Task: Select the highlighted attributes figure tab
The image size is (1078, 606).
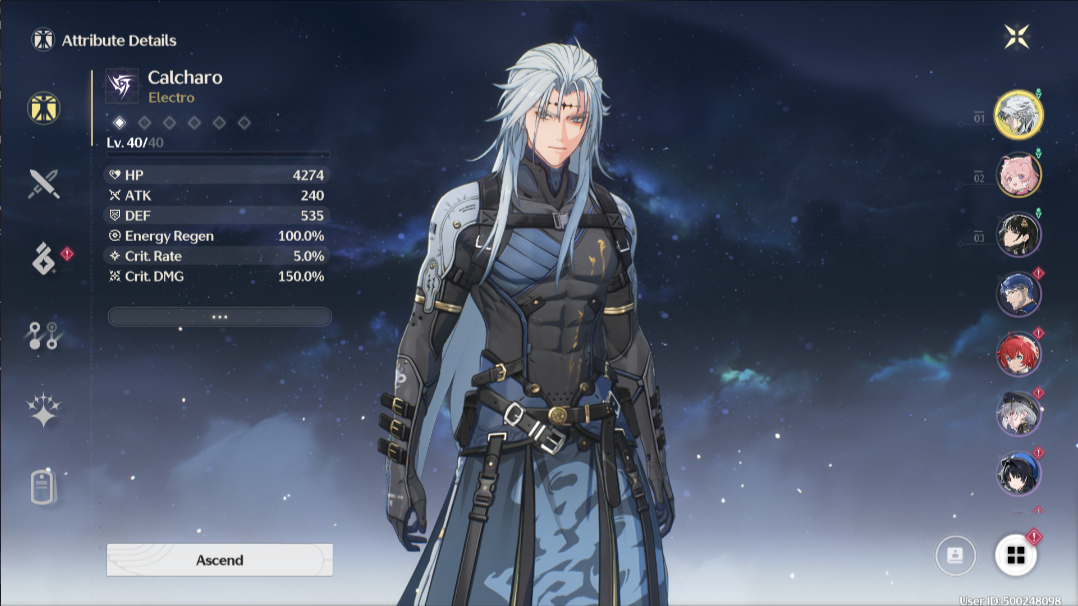Action: [x=44, y=107]
